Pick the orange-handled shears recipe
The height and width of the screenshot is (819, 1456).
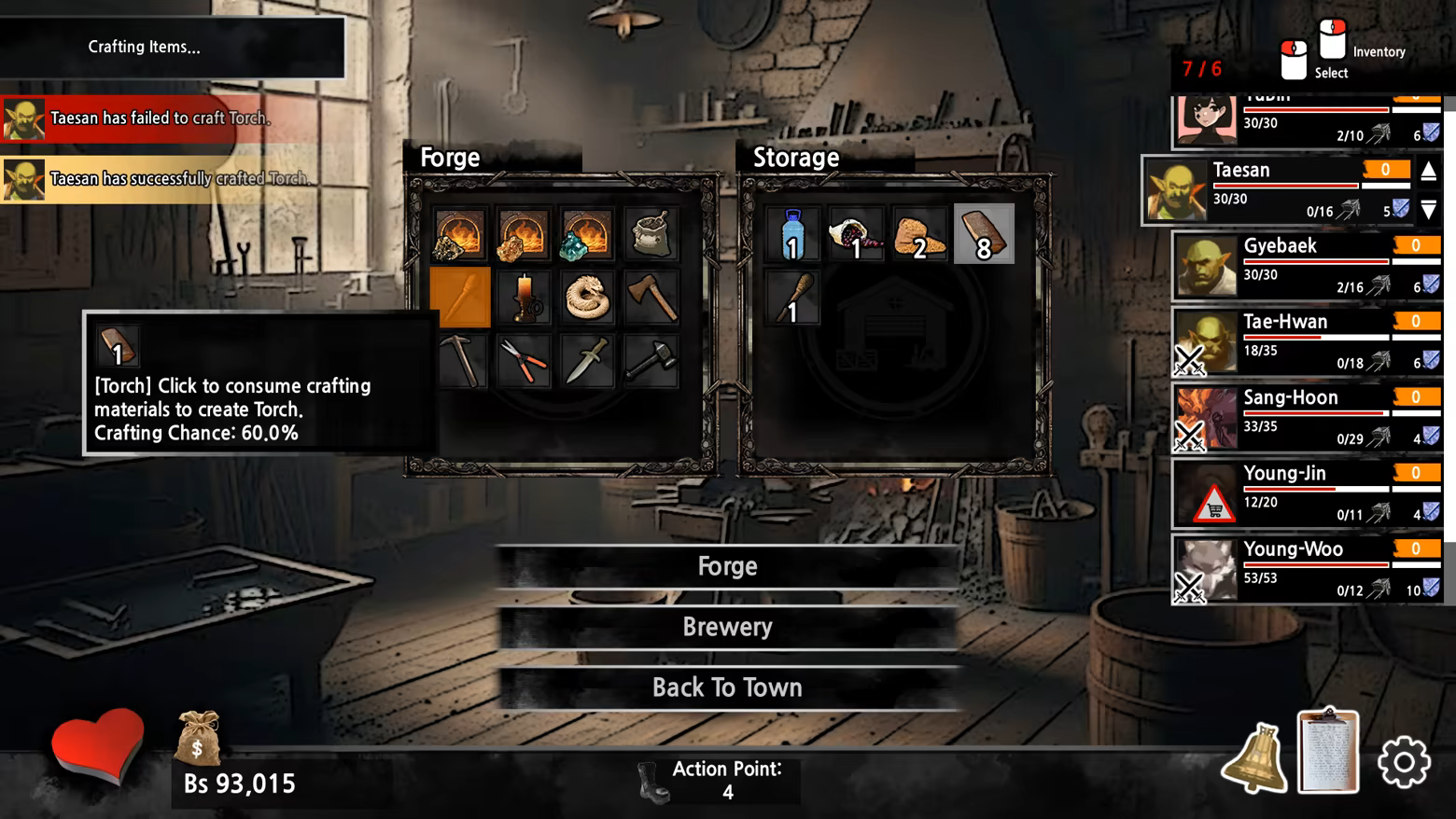[524, 360]
